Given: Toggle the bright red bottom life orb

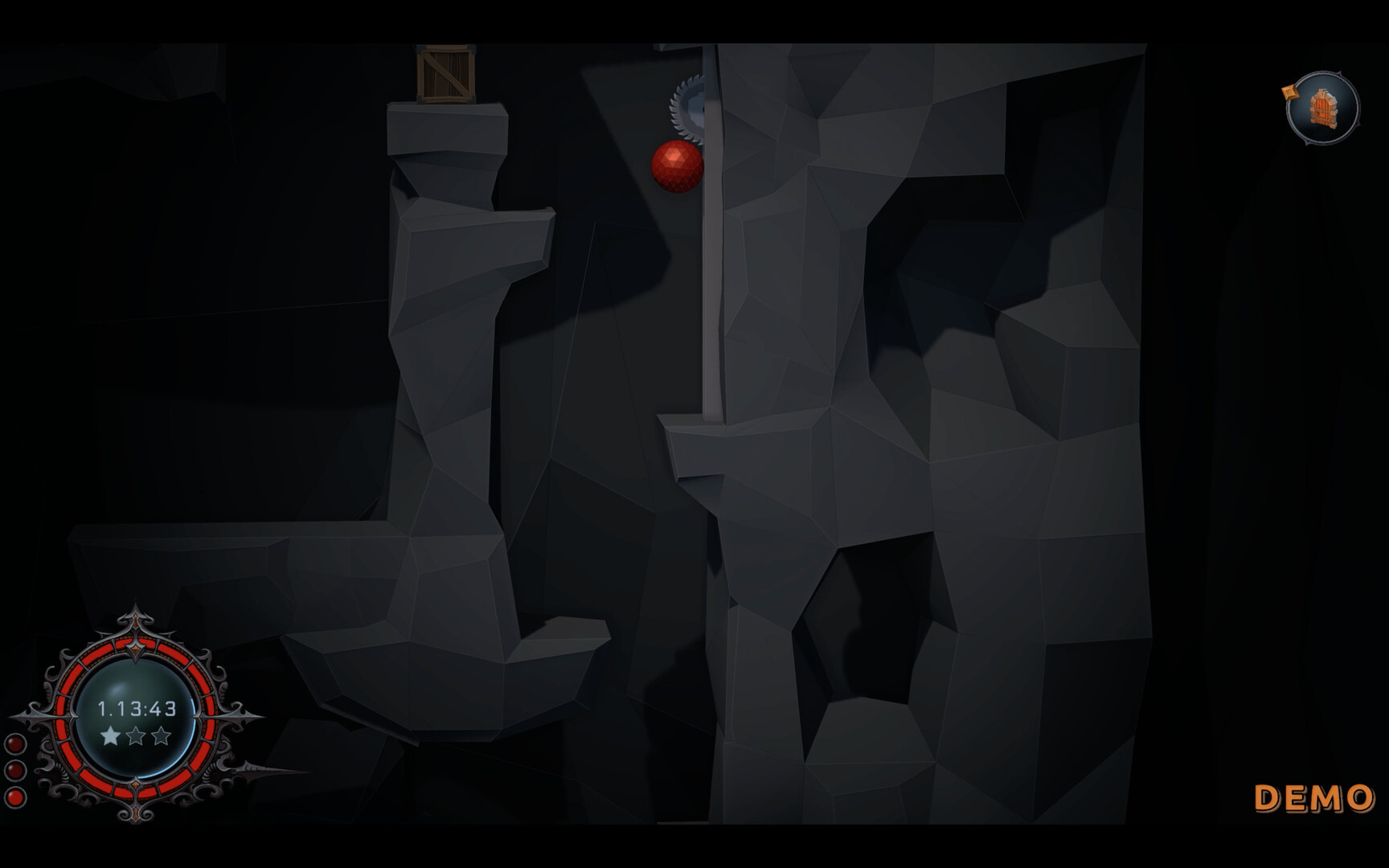Looking at the screenshot, I should pos(15,797).
